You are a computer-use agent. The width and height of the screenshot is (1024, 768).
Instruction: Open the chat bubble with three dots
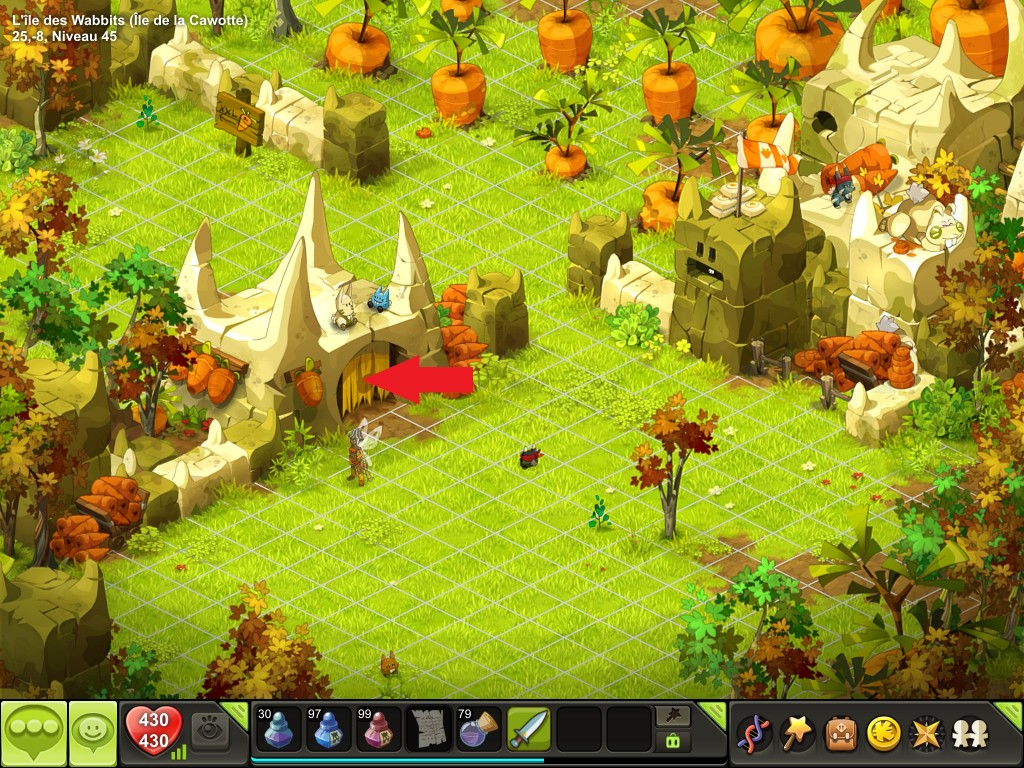(34, 734)
